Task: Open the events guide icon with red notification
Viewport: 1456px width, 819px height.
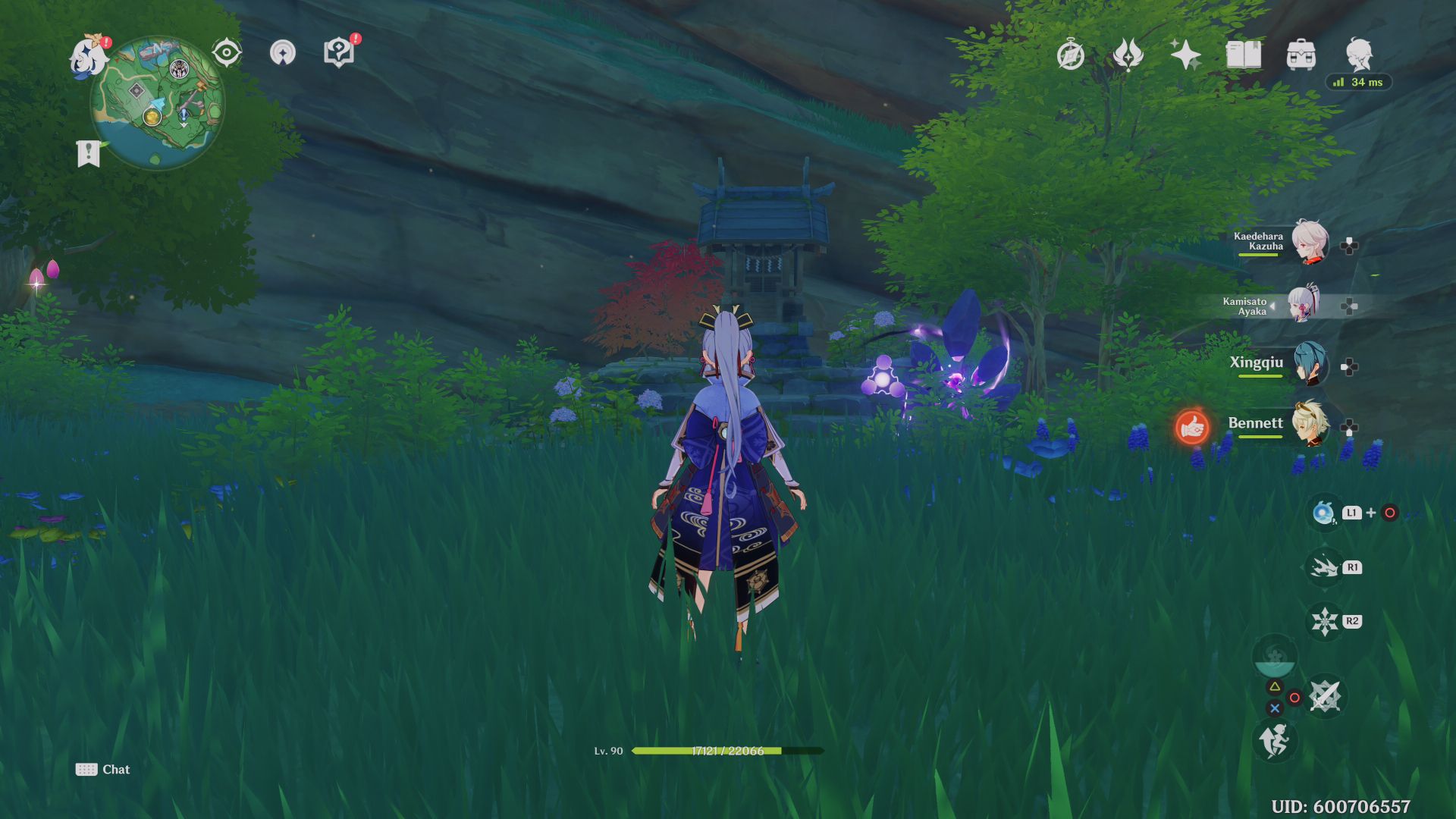Action: pos(338,53)
